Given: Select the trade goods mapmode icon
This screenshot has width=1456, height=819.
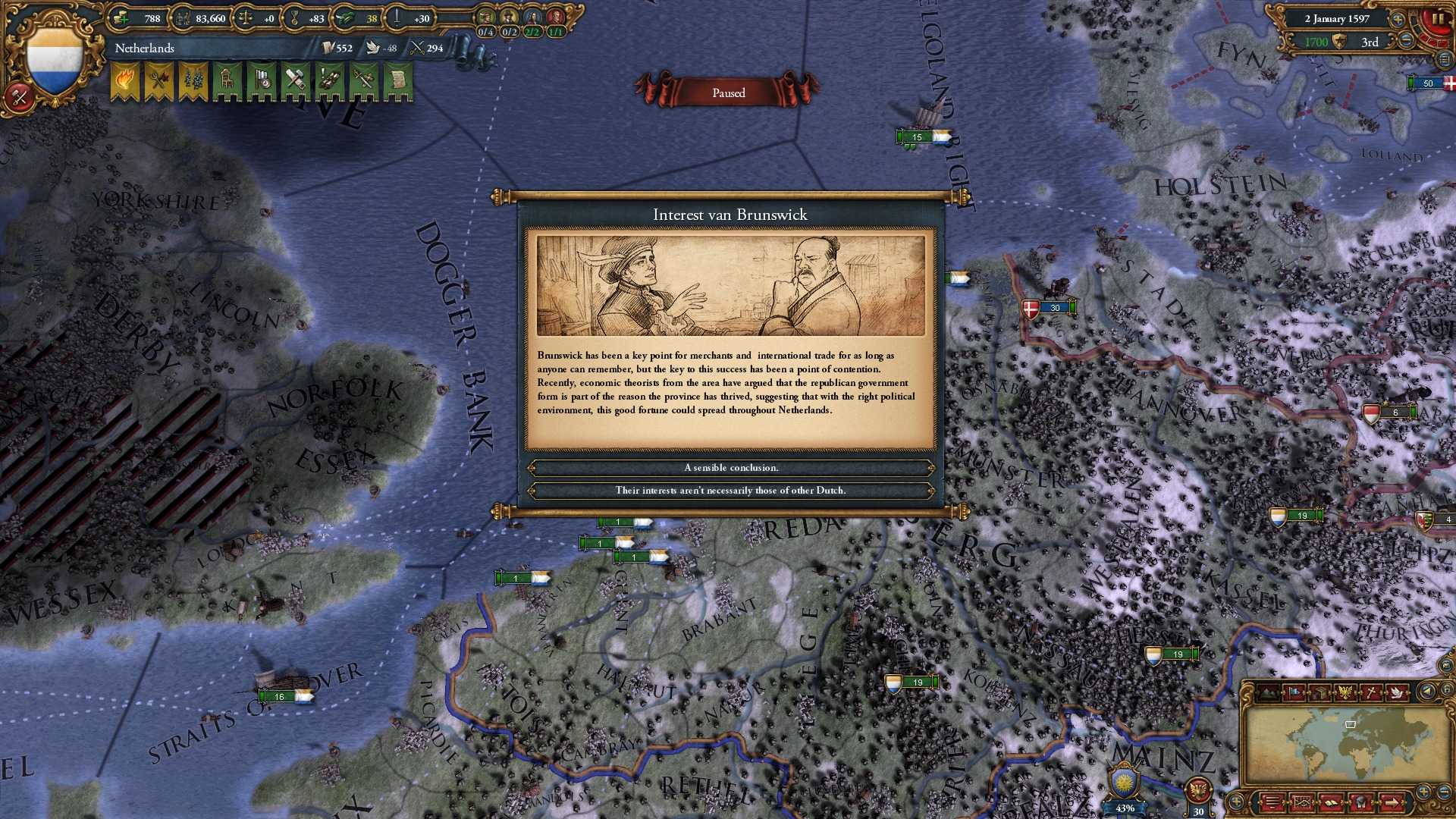Looking at the screenshot, I should 1321,692.
